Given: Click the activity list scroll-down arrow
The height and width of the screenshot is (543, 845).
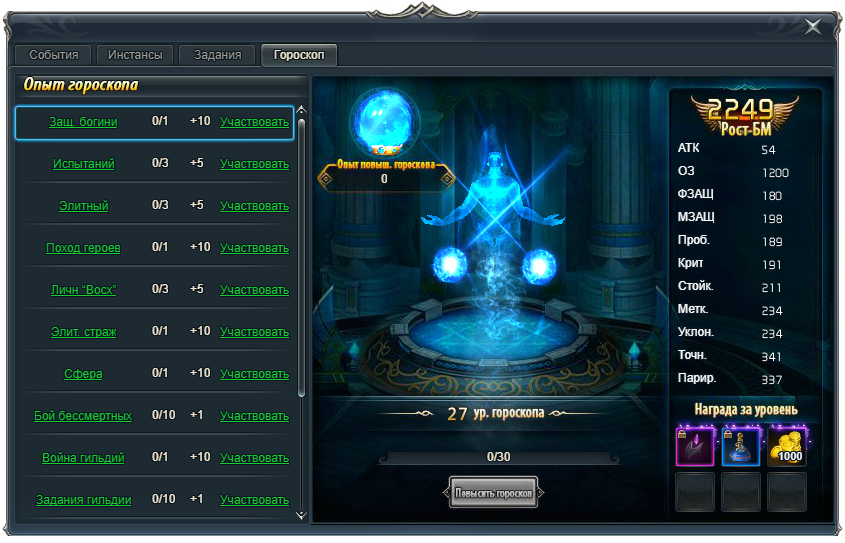Looking at the screenshot, I should [302, 516].
